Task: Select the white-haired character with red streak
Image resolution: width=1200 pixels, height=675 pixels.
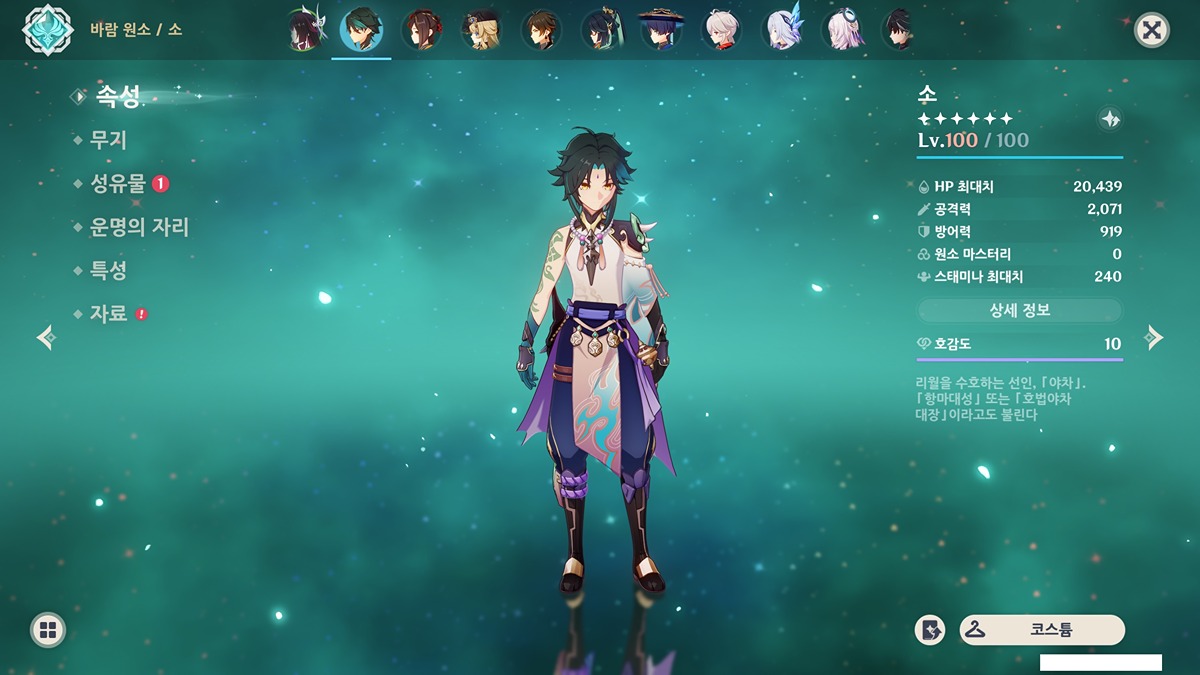Action: (x=721, y=29)
